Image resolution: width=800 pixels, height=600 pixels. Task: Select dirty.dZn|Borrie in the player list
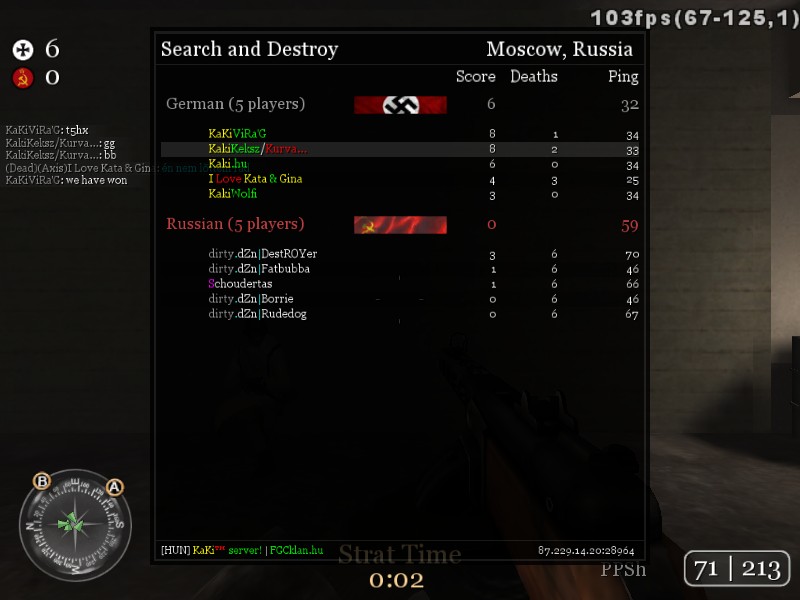[251, 299]
